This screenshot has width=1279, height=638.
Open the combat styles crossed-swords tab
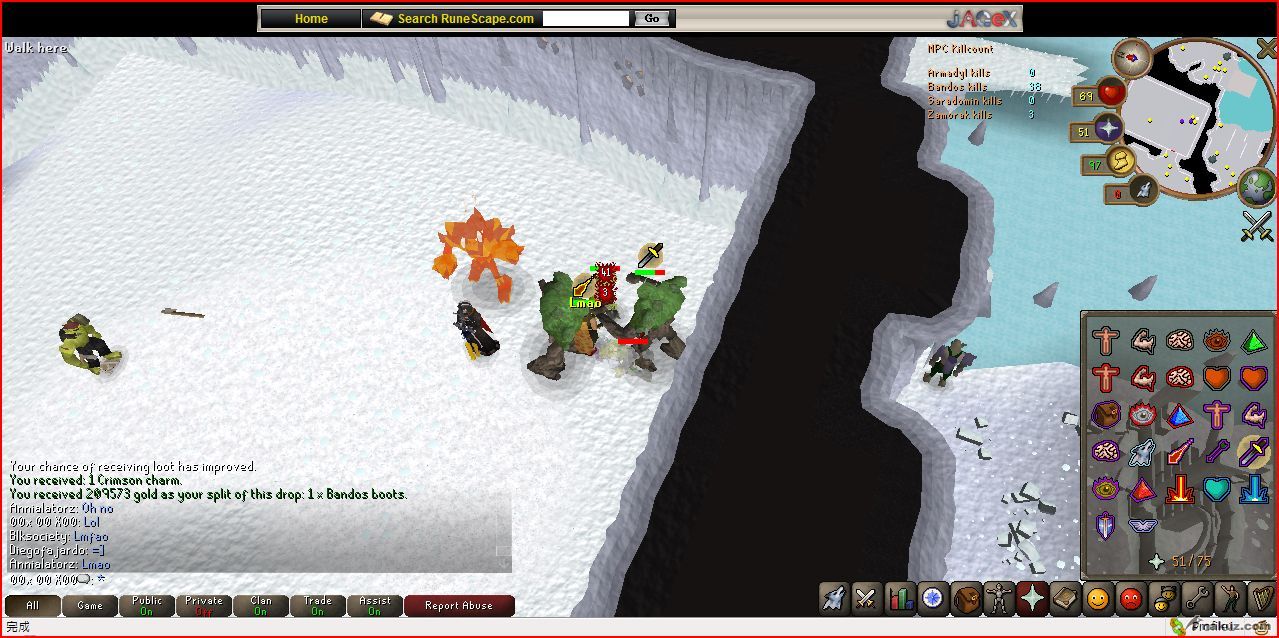click(866, 599)
